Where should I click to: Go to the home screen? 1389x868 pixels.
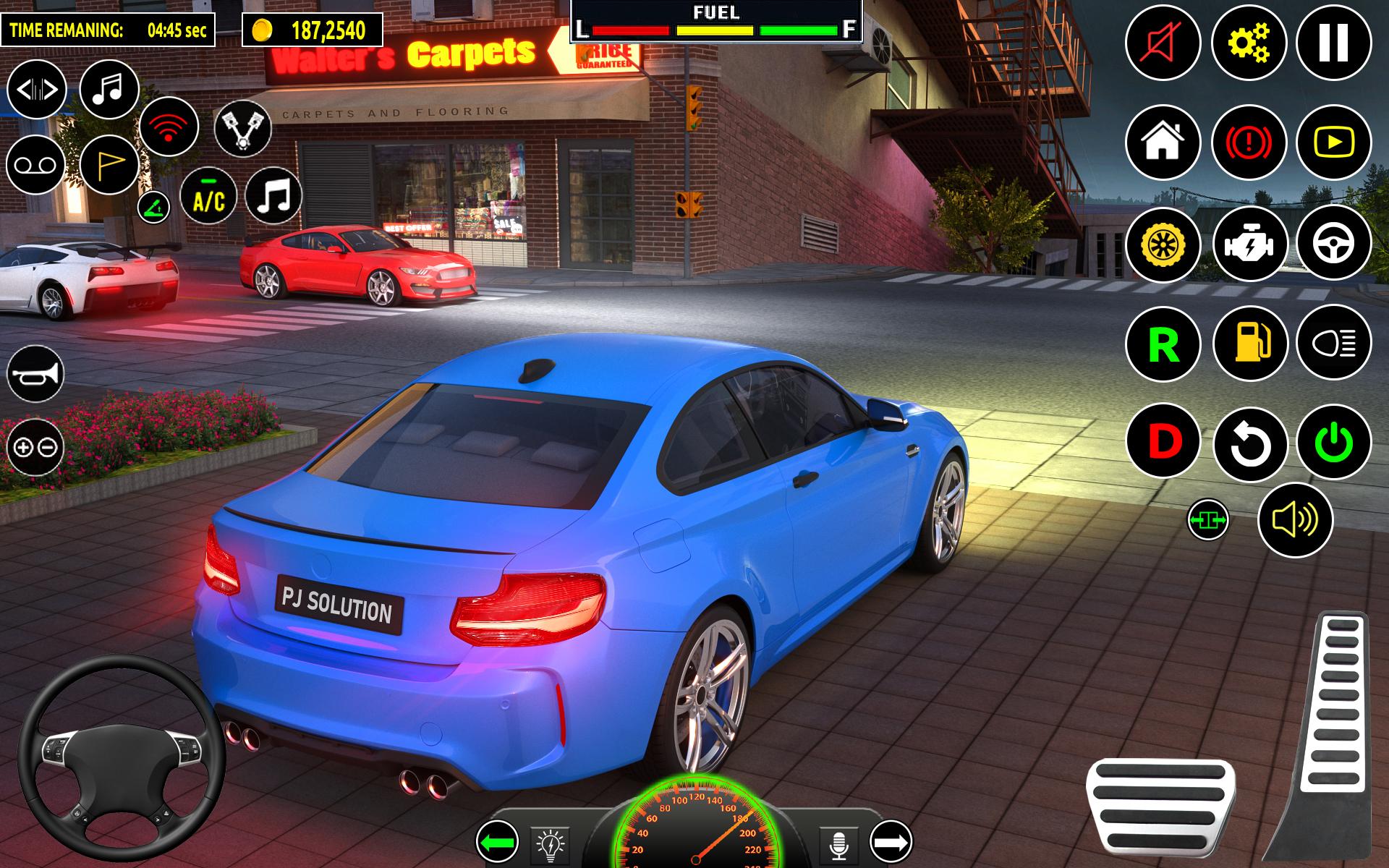pyautogui.click(x=1163, y=142)
